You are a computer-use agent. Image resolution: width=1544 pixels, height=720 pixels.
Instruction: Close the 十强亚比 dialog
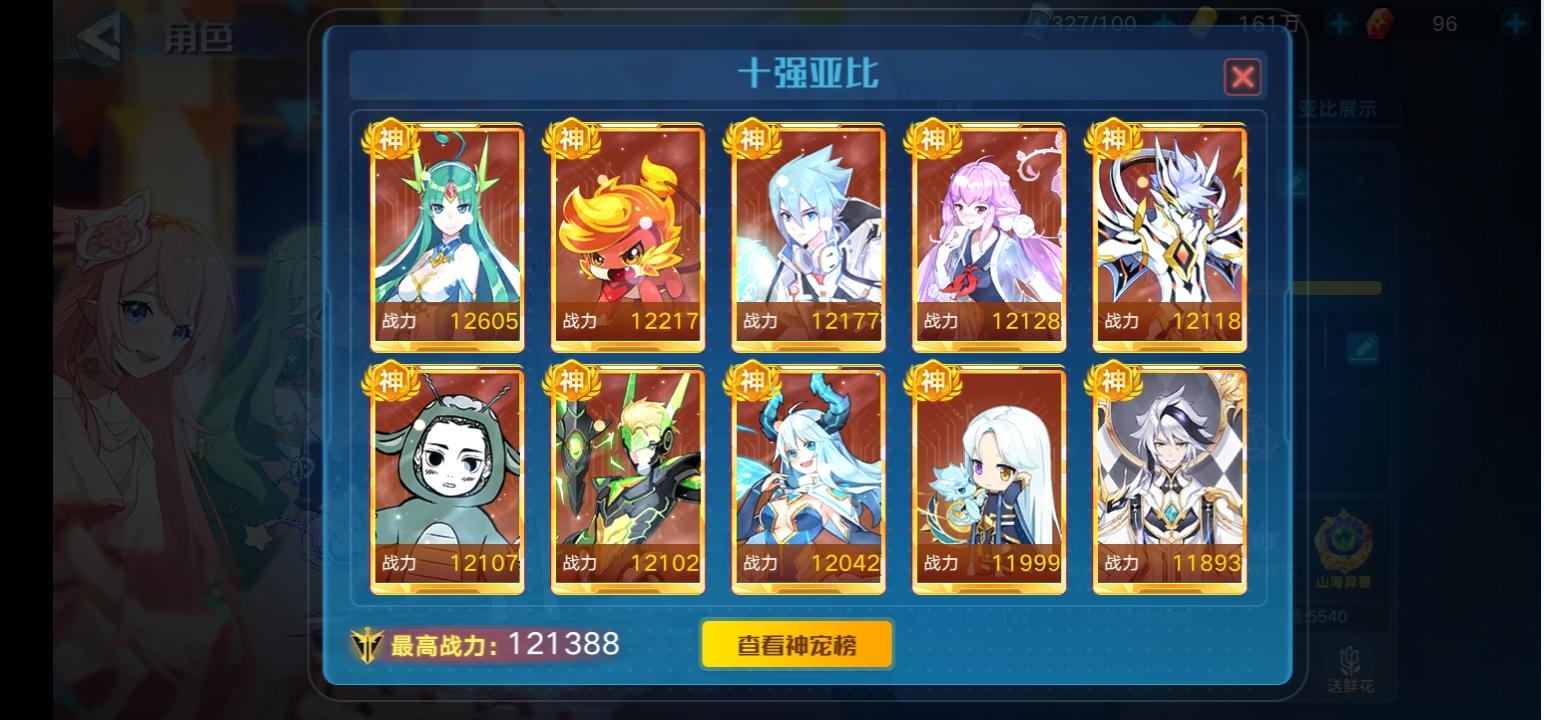[1242, 77]
